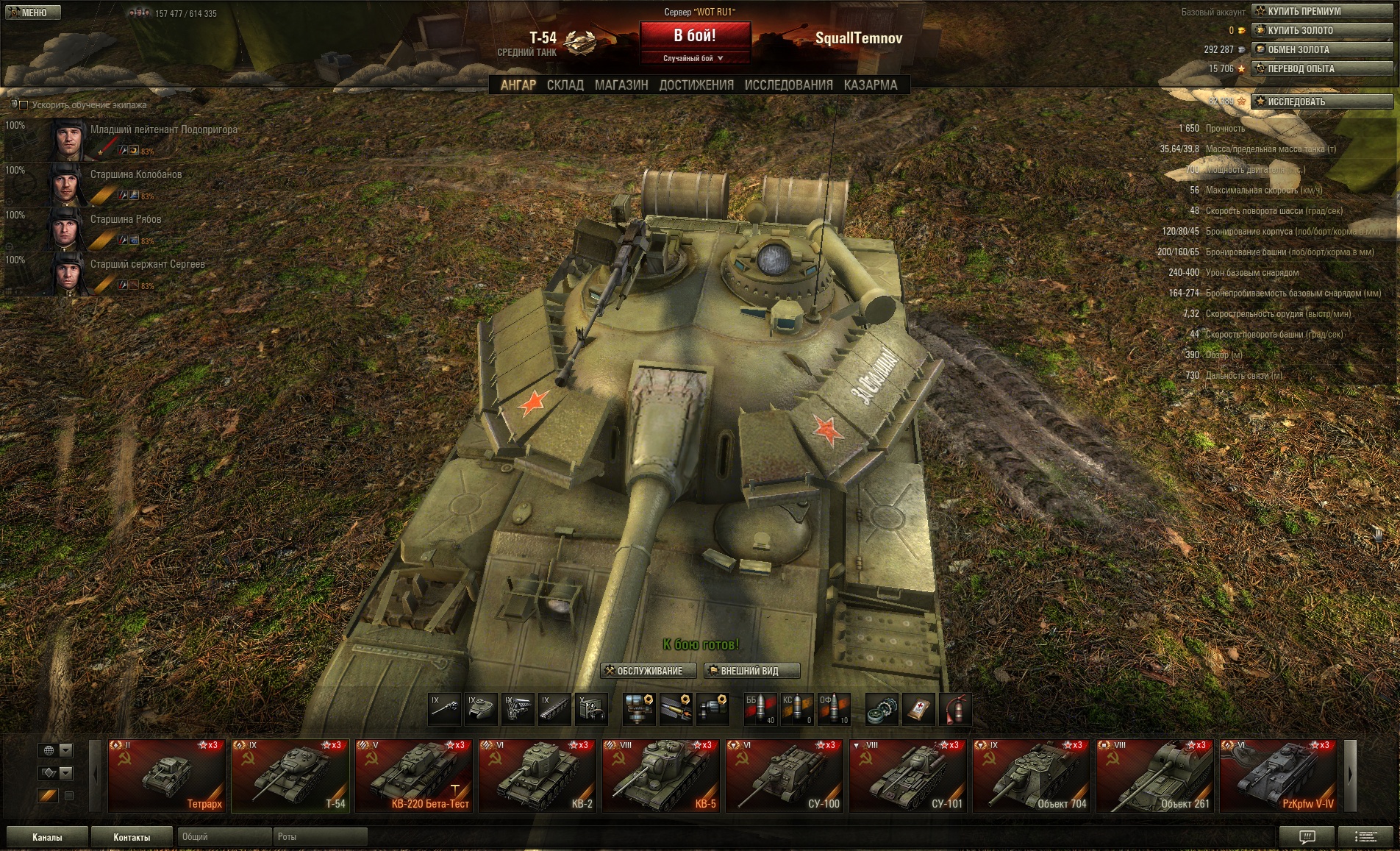Open ОБСЛУЖИВАНИЕ service window
The height and width of the screenshot is (851, 1400).
(649, 671)
